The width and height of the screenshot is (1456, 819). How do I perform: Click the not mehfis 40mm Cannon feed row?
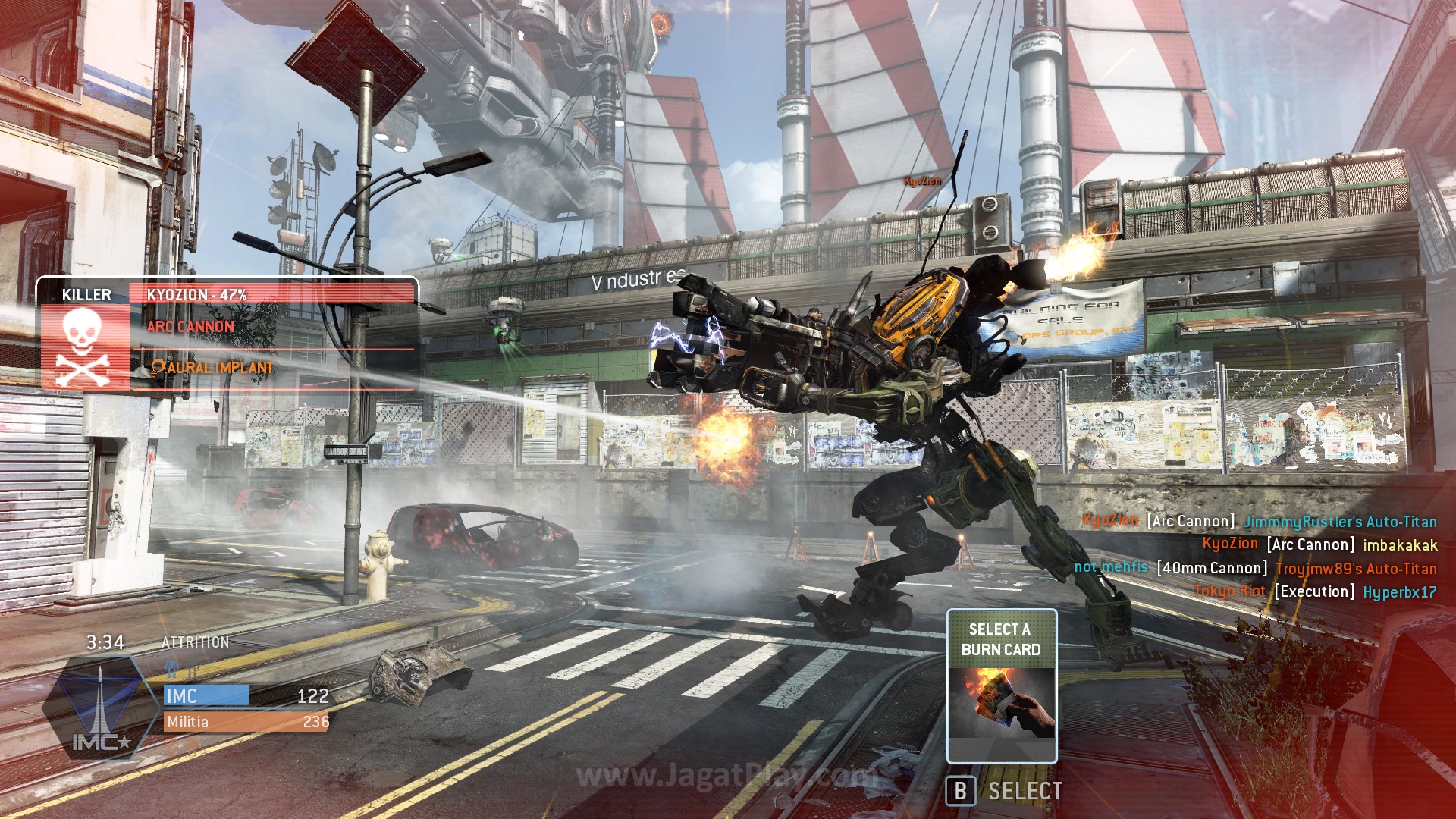coord(1255,568)
